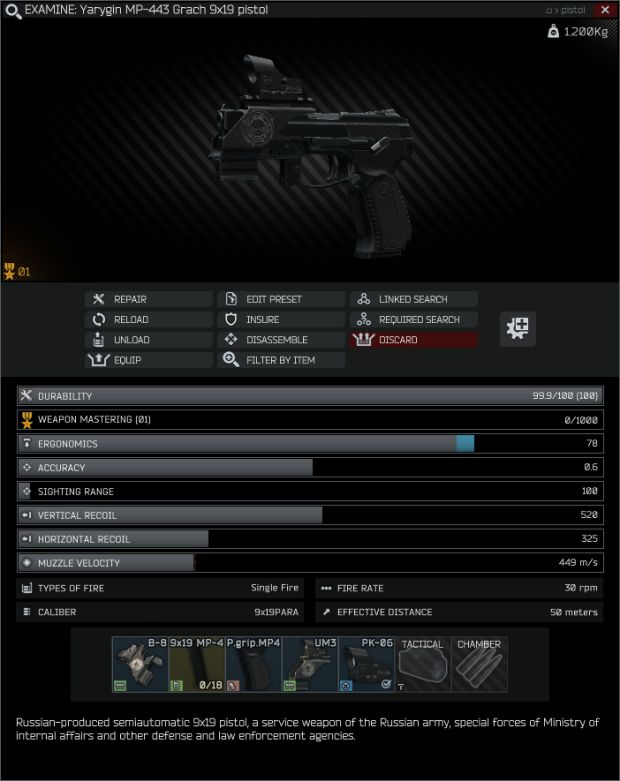Choose Filter by Item
The image size is (620, 781).
(x=281, y=360)
